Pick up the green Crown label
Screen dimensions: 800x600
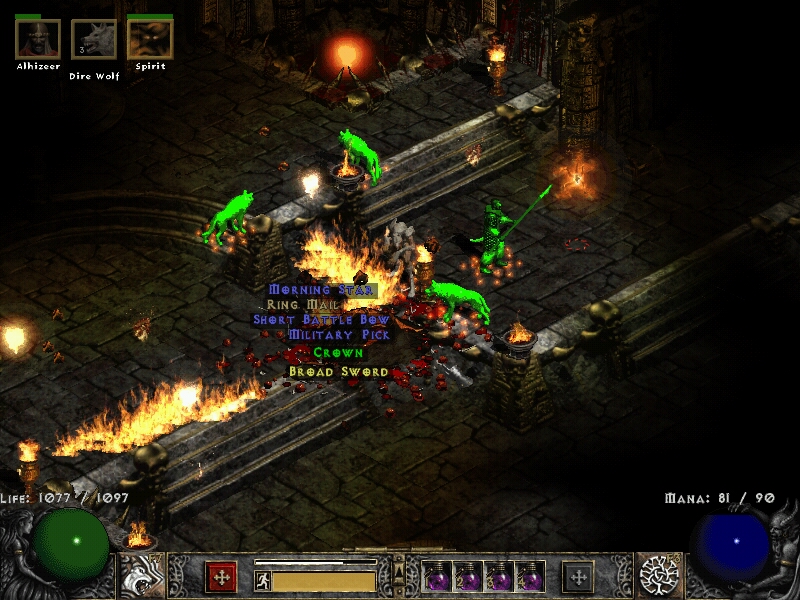tap(338, 353)
